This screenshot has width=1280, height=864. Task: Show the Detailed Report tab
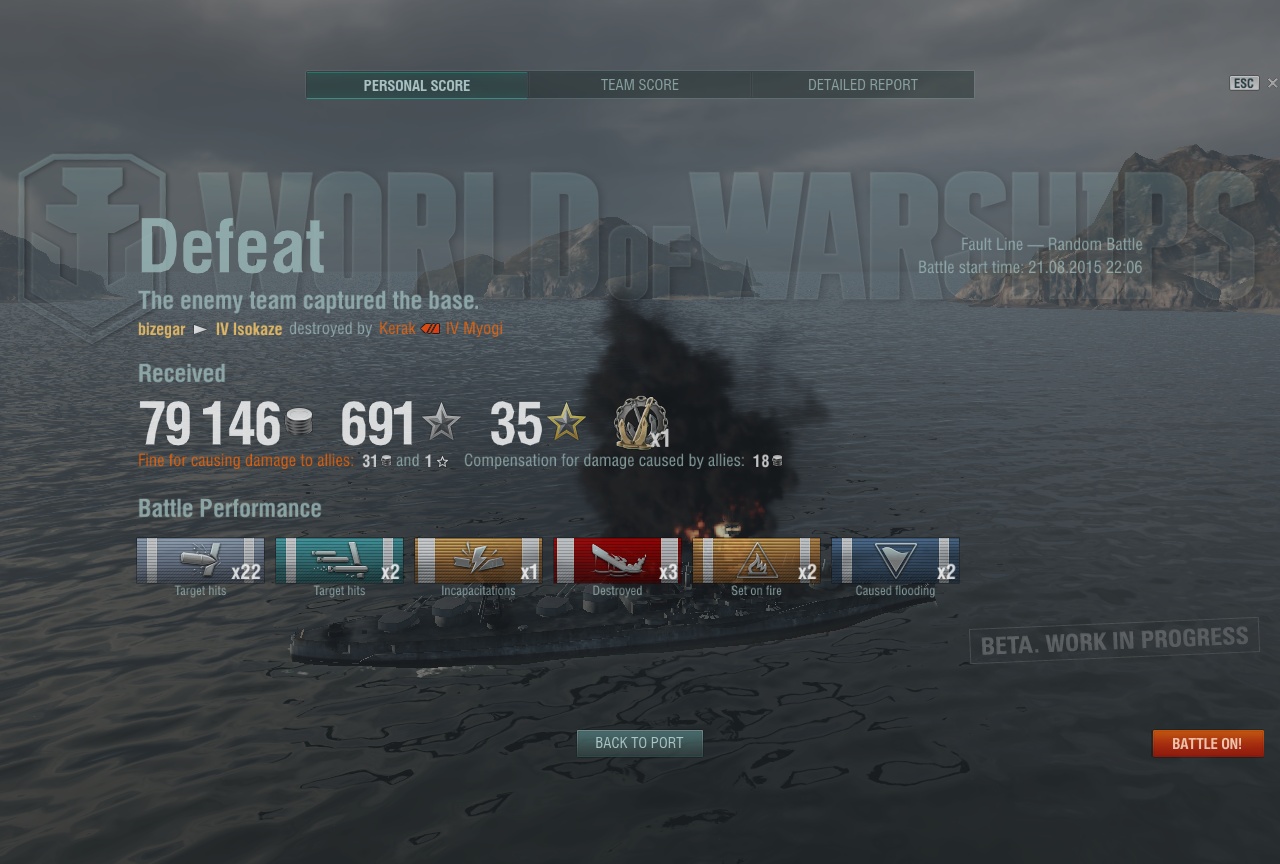(x=862, y=85)
